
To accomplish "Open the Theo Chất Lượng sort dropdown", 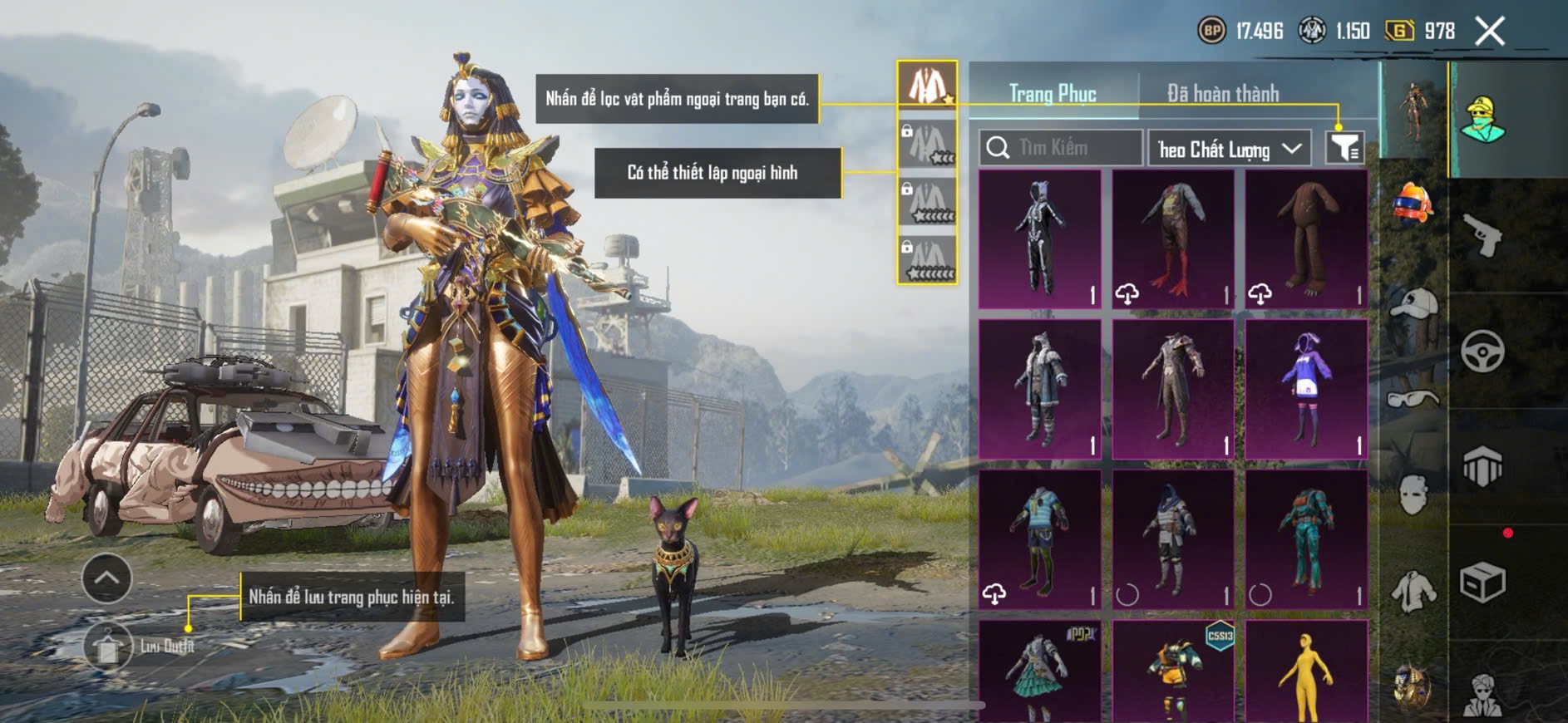I will pyautogui.click(x=1229, y=149).
